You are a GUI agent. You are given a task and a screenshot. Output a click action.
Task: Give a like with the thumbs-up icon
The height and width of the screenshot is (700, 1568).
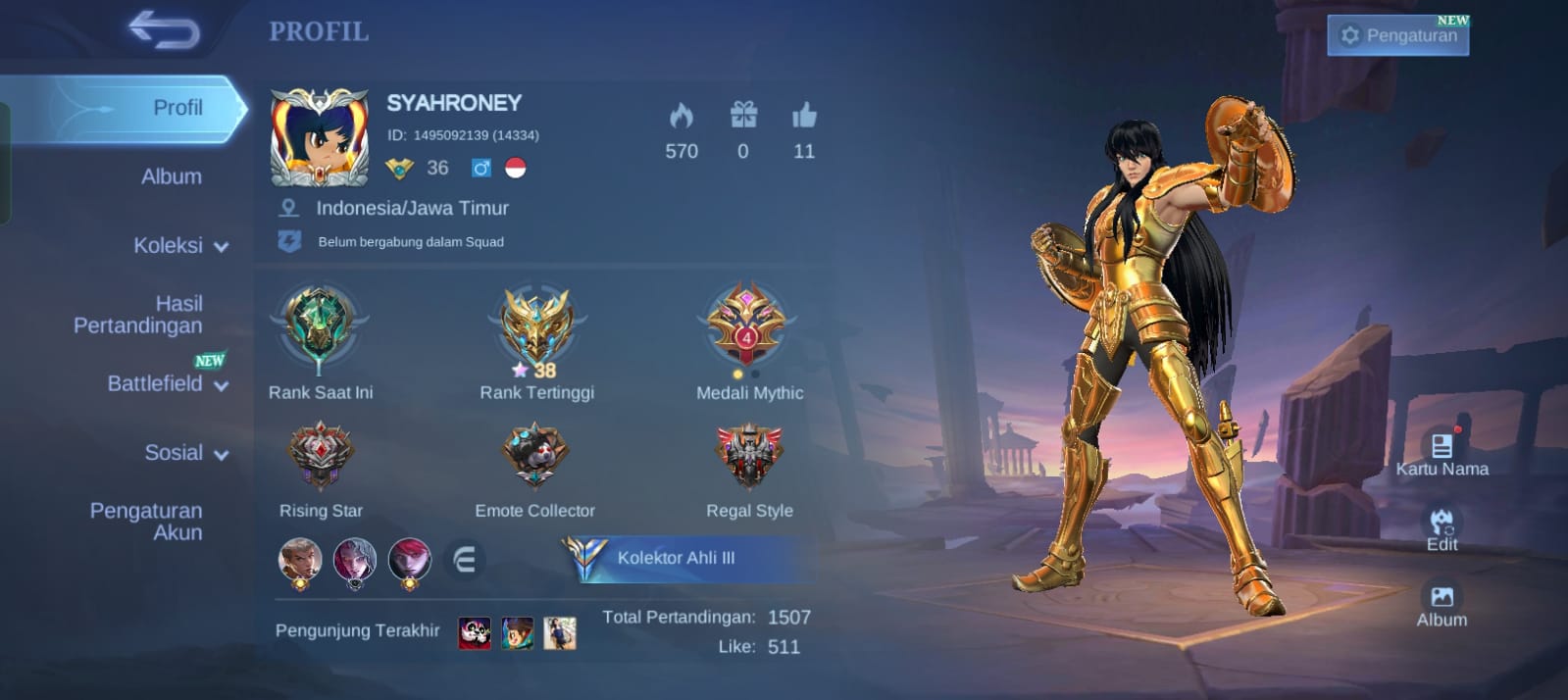pyautogui.click(x=804, y=117)
